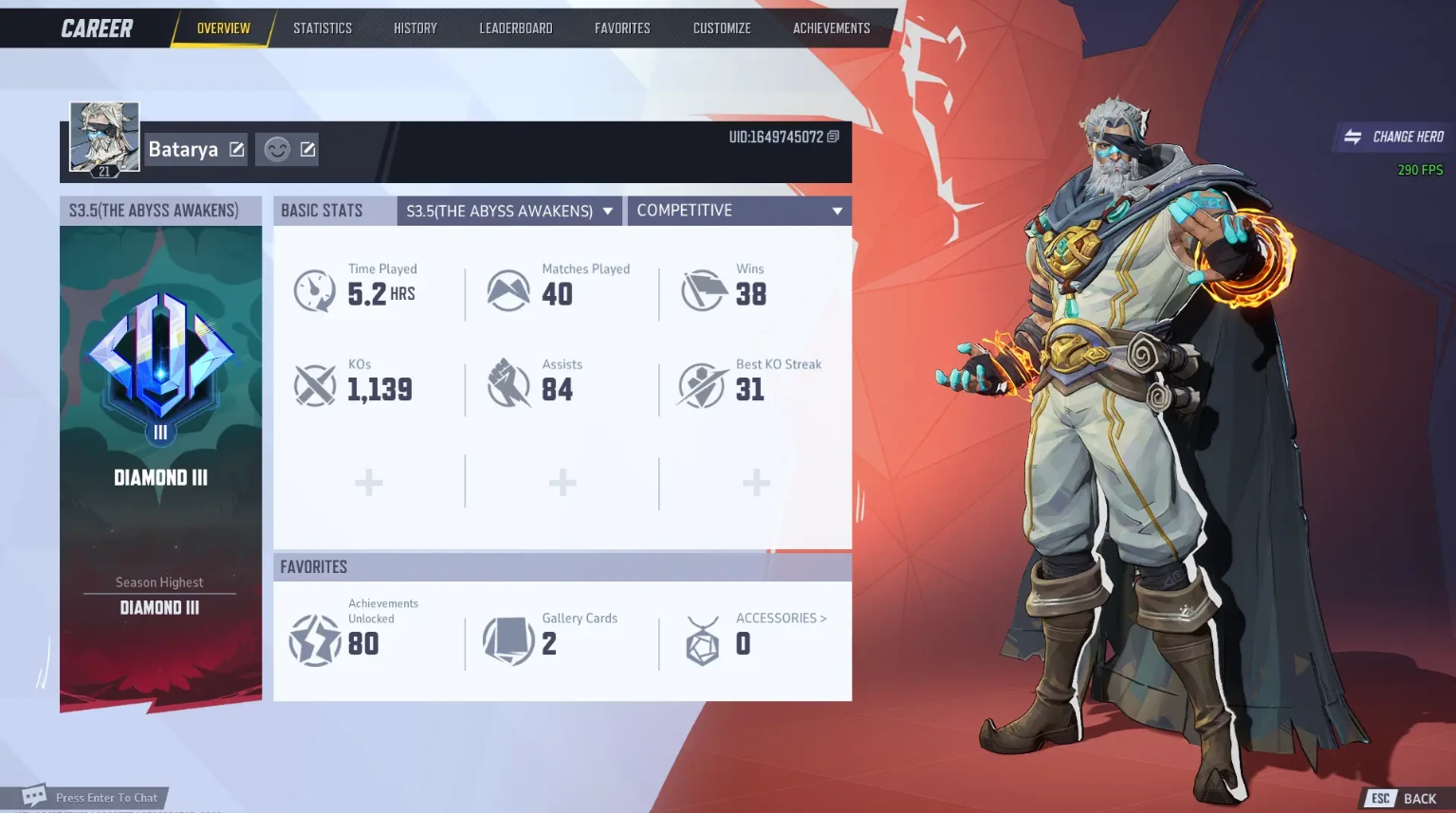The width and height of the screenshot is (1456, 813).
Task: Switch to the Overview tab
Action: [224, 28]
